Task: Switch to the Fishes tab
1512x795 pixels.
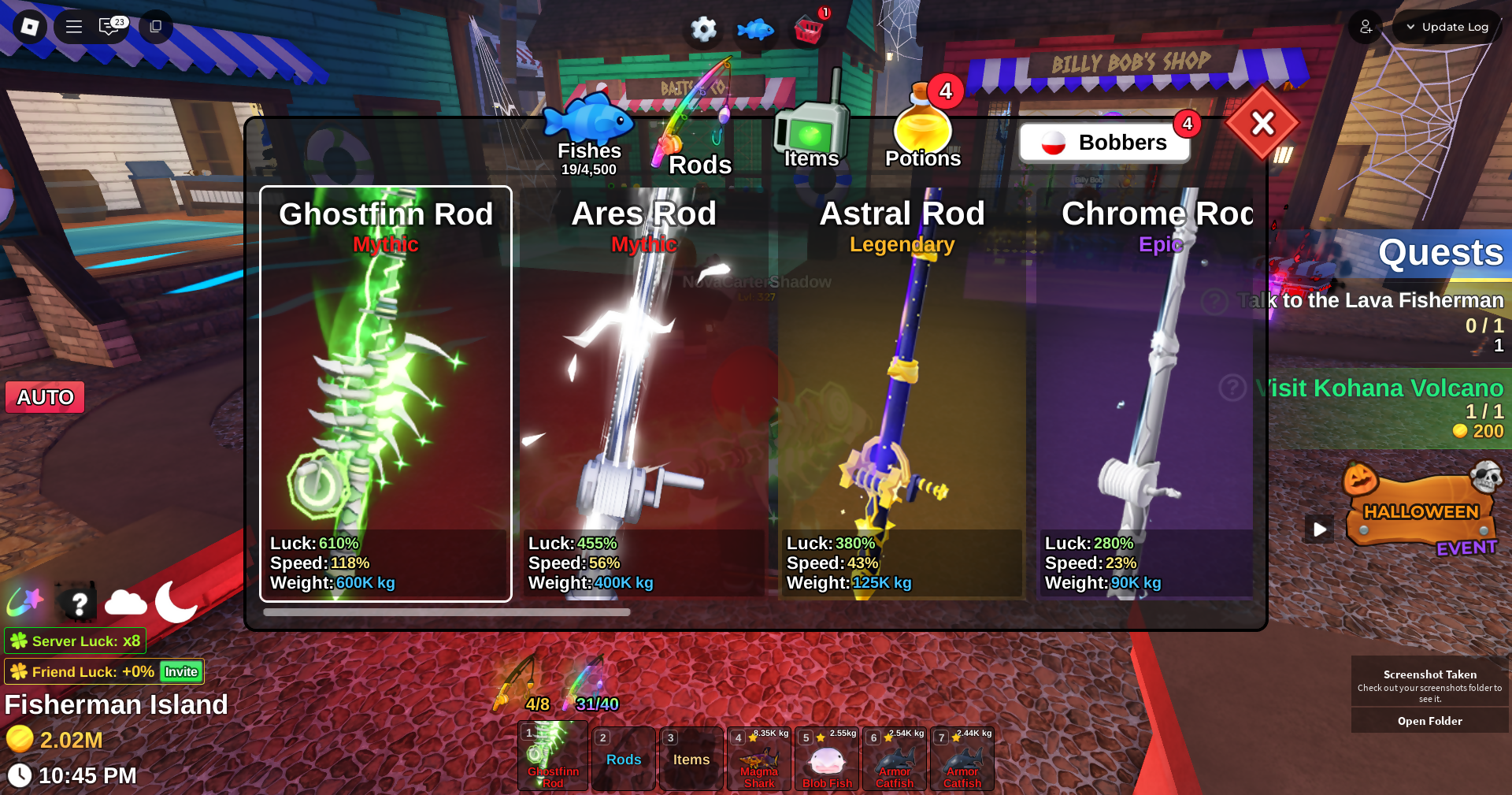Action: (x=589, y=134)
